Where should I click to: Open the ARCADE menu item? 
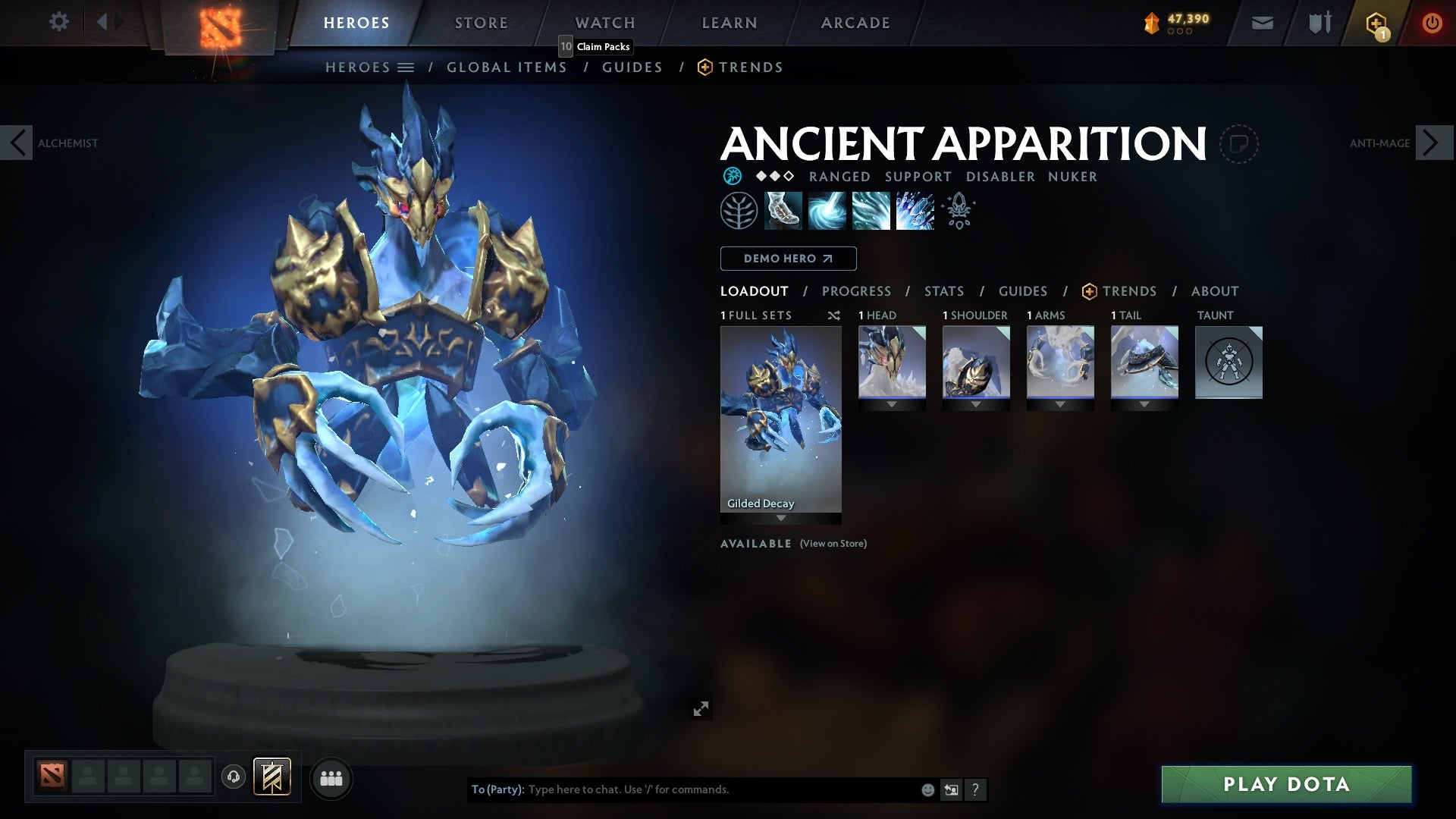tap(855, 22)
